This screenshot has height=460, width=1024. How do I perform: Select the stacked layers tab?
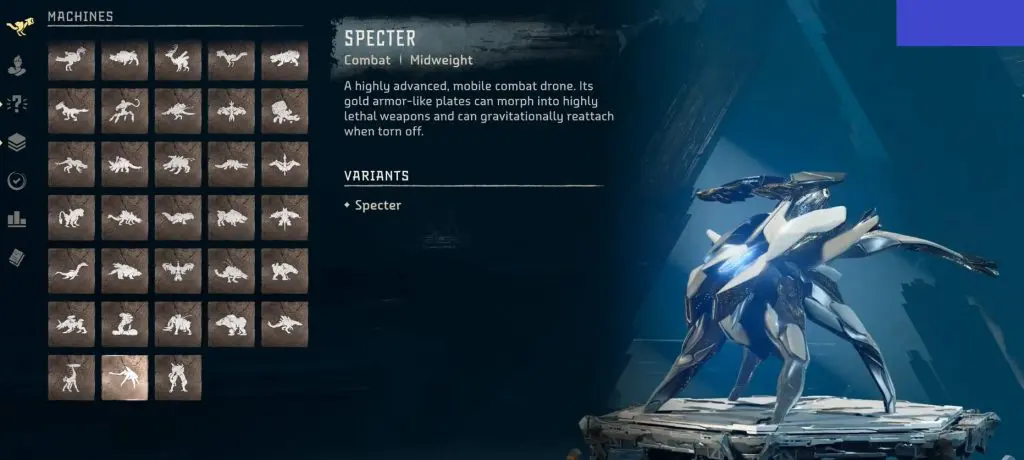(x=17, y=142)
